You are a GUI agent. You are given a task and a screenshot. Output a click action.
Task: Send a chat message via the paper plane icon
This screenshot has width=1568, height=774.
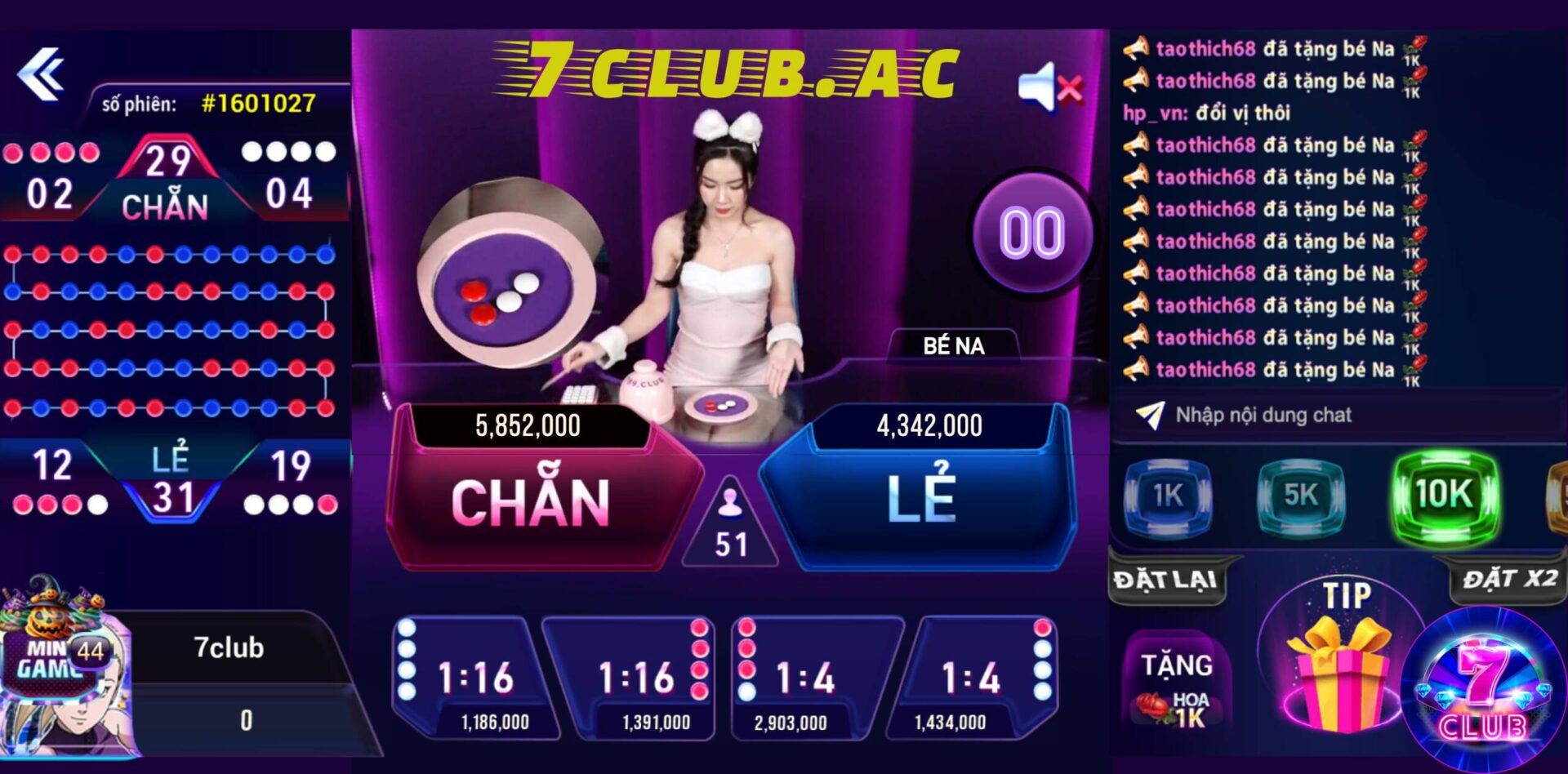(x=1150, y=415)
